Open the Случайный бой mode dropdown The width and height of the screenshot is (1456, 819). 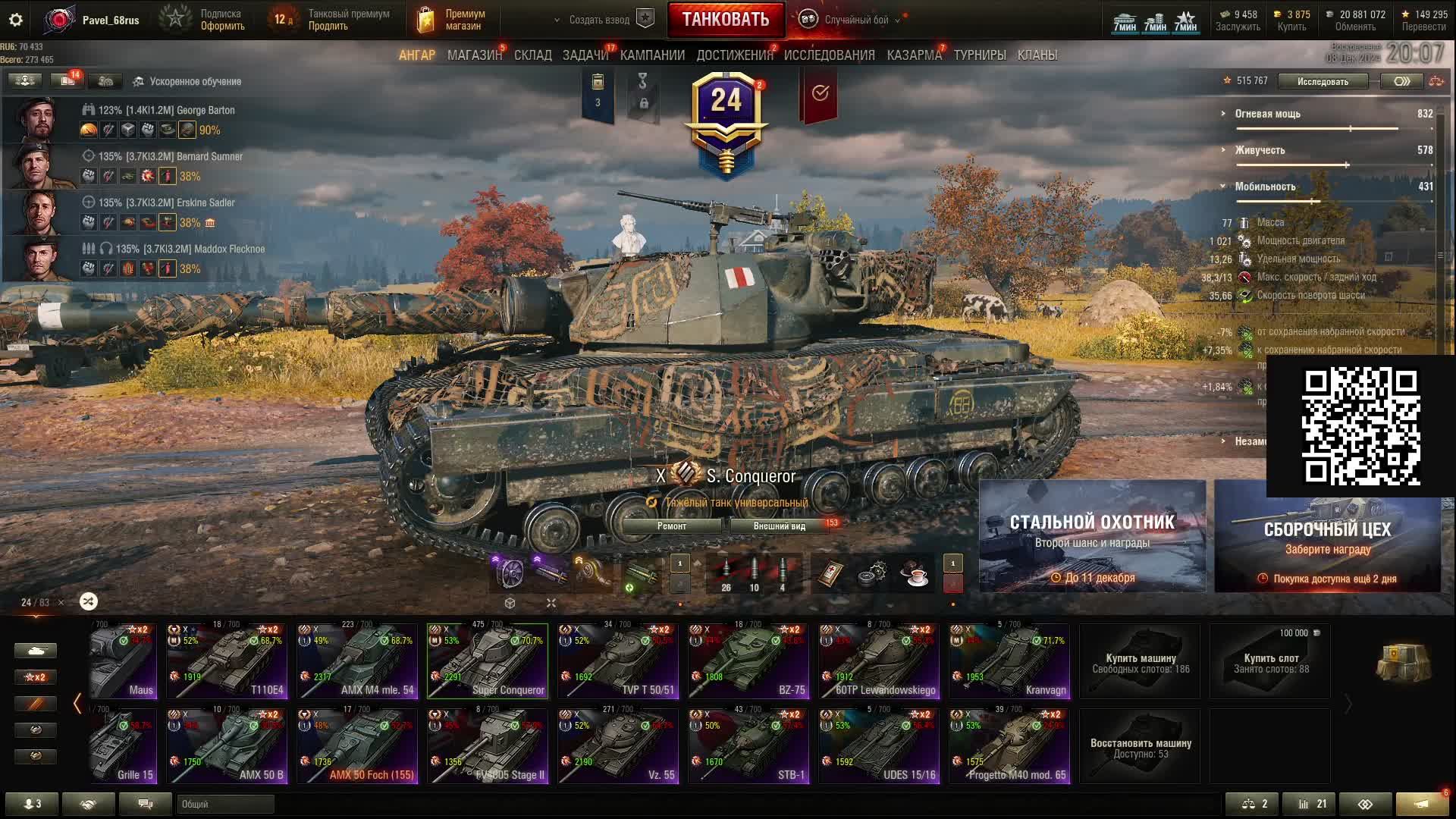click(x=855, y=20)
